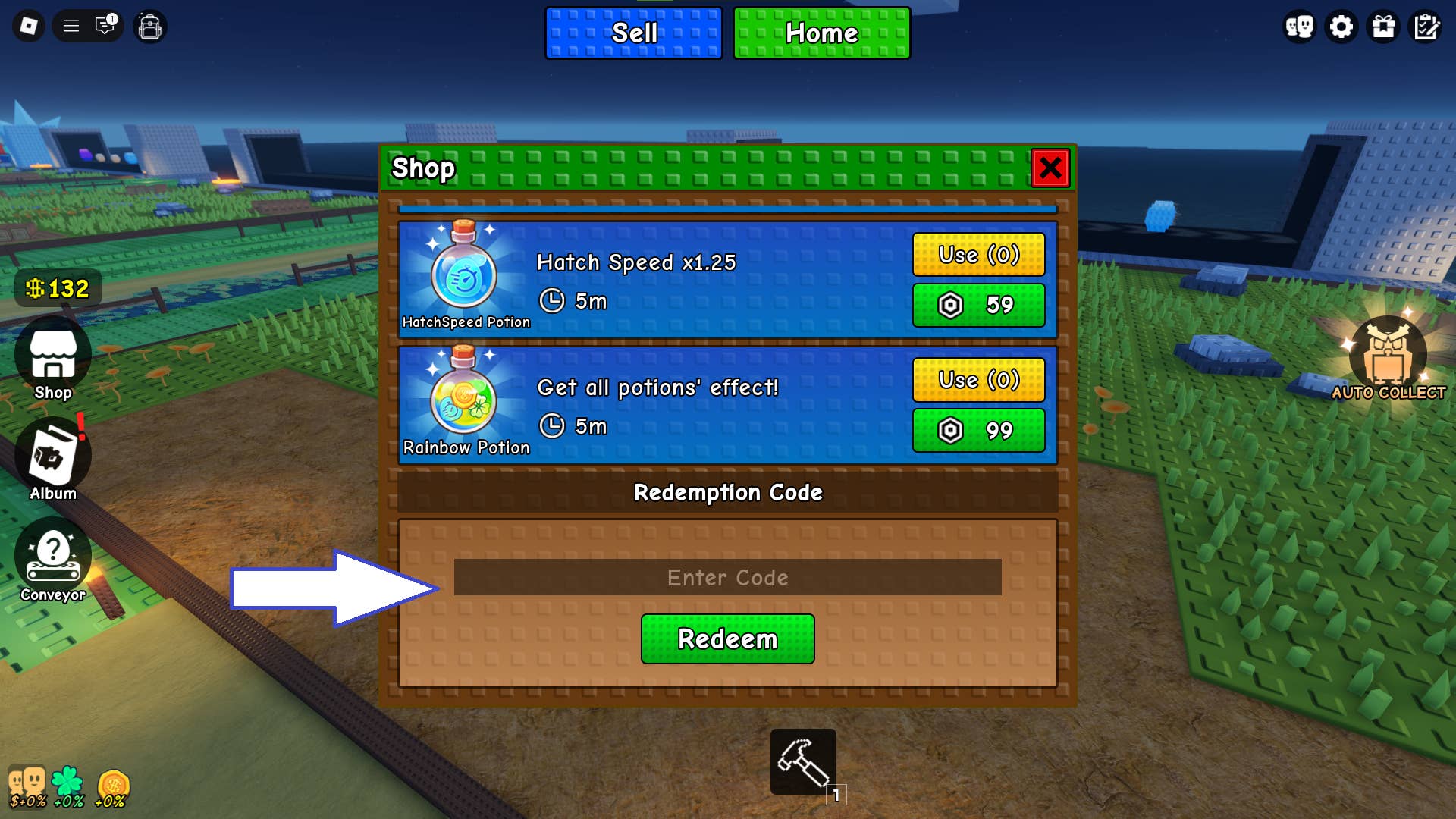Open the gift rewards
Image resolution: width=1456 pixels, height=819 pixels.
1383,26
